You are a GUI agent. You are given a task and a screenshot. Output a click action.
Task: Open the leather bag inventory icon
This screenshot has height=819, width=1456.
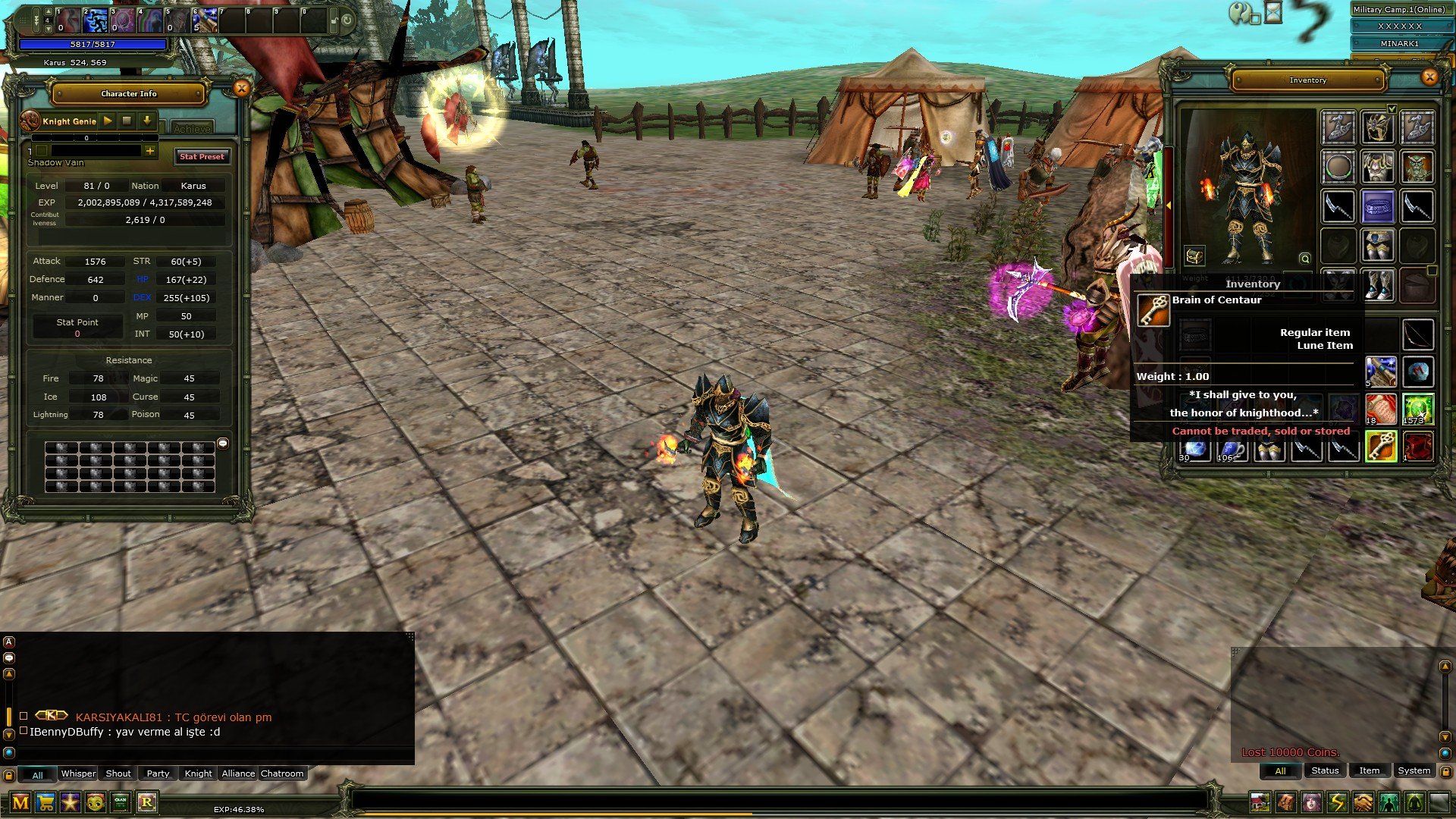[1286, 802]
